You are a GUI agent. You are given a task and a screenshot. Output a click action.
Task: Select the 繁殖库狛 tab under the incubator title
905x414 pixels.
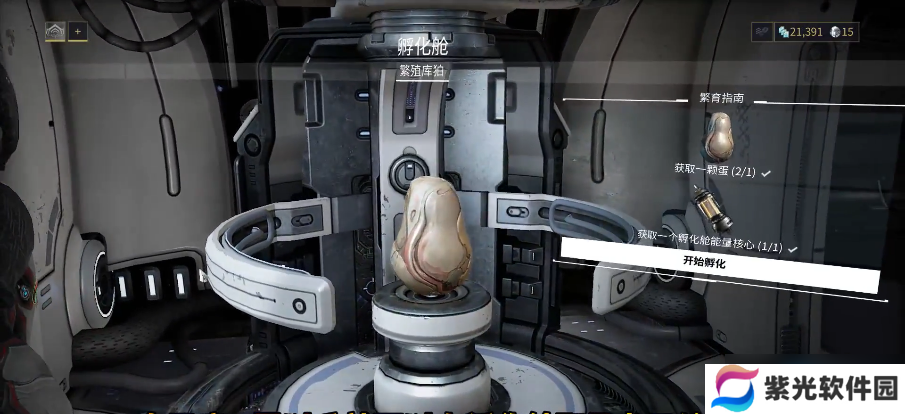click(420, 71)
